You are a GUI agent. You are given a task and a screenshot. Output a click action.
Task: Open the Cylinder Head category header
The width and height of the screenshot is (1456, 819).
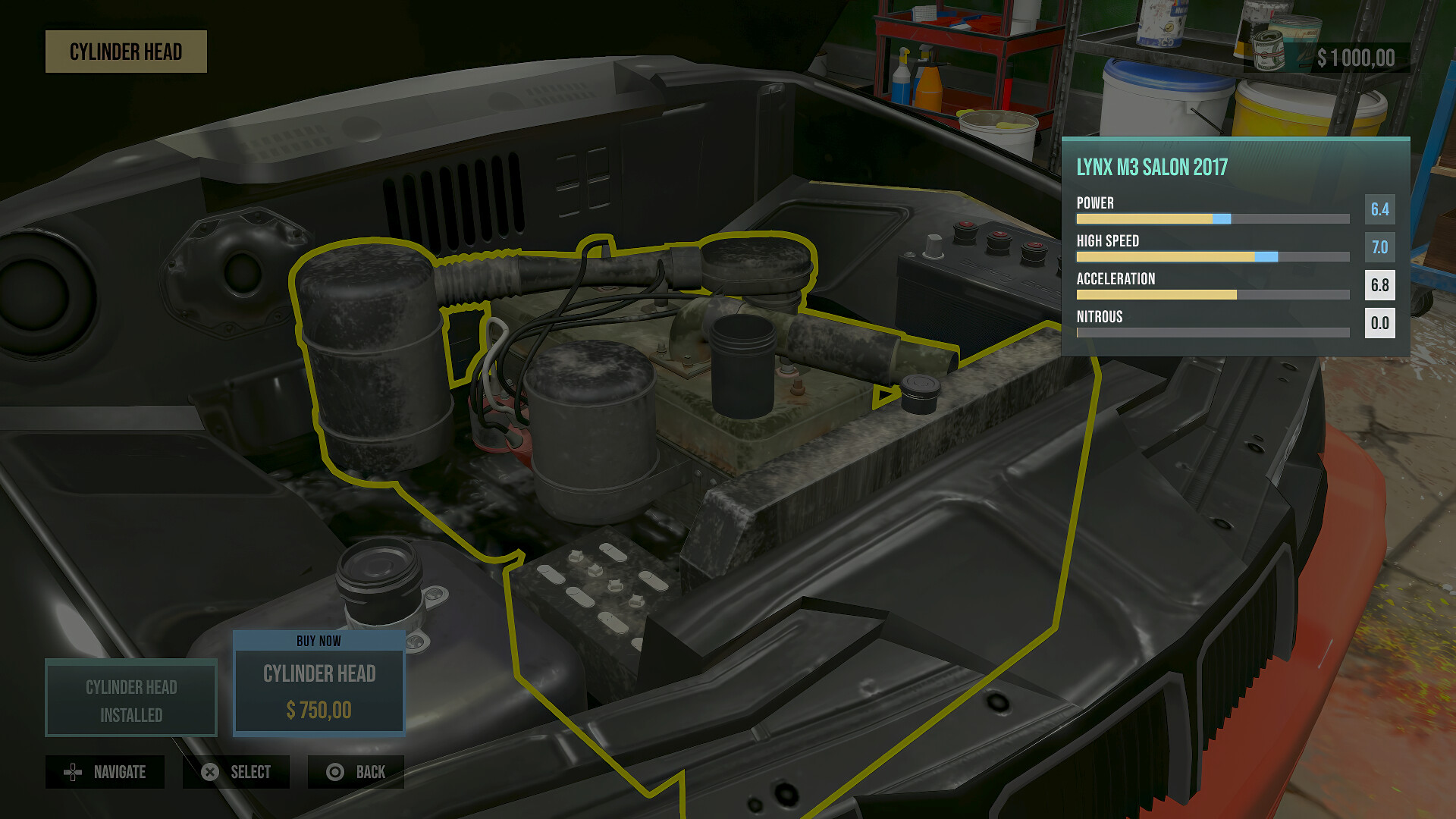126,52
